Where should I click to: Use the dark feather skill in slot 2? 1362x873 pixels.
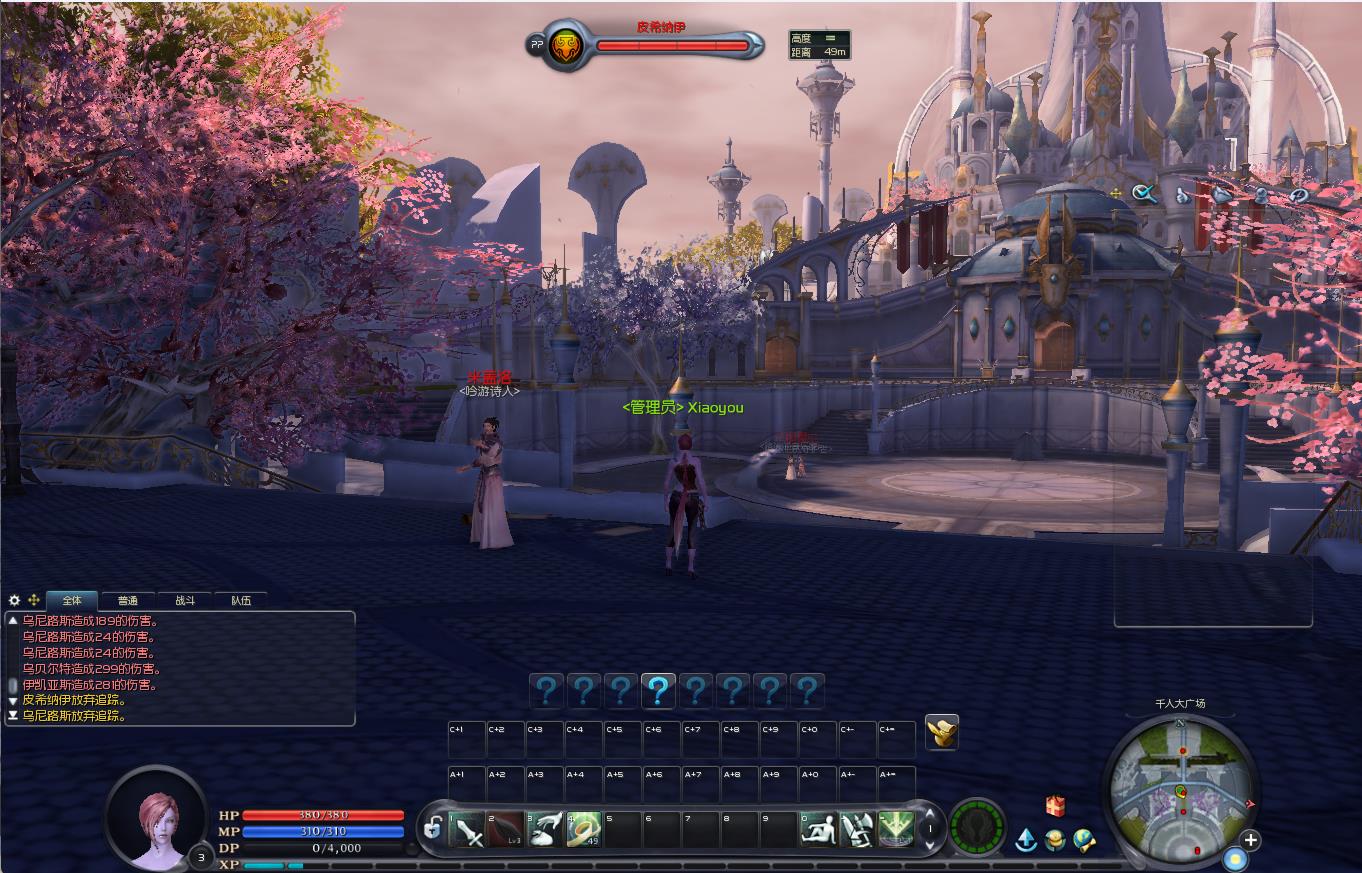tap(506, 830)
